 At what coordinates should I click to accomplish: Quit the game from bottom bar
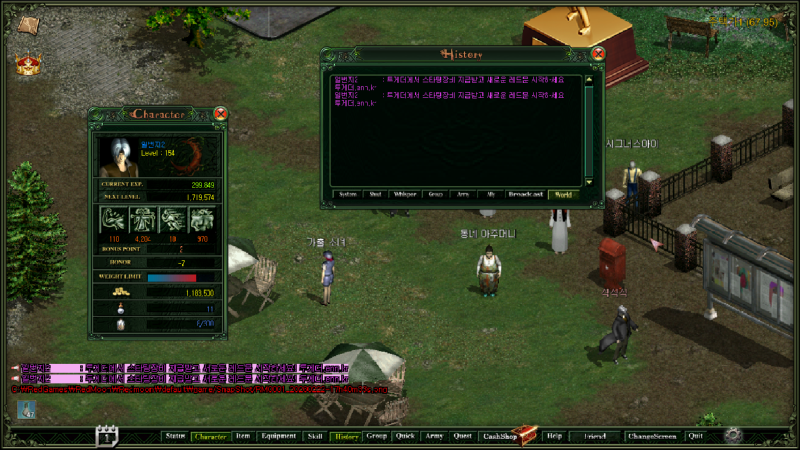pos(695,436)
